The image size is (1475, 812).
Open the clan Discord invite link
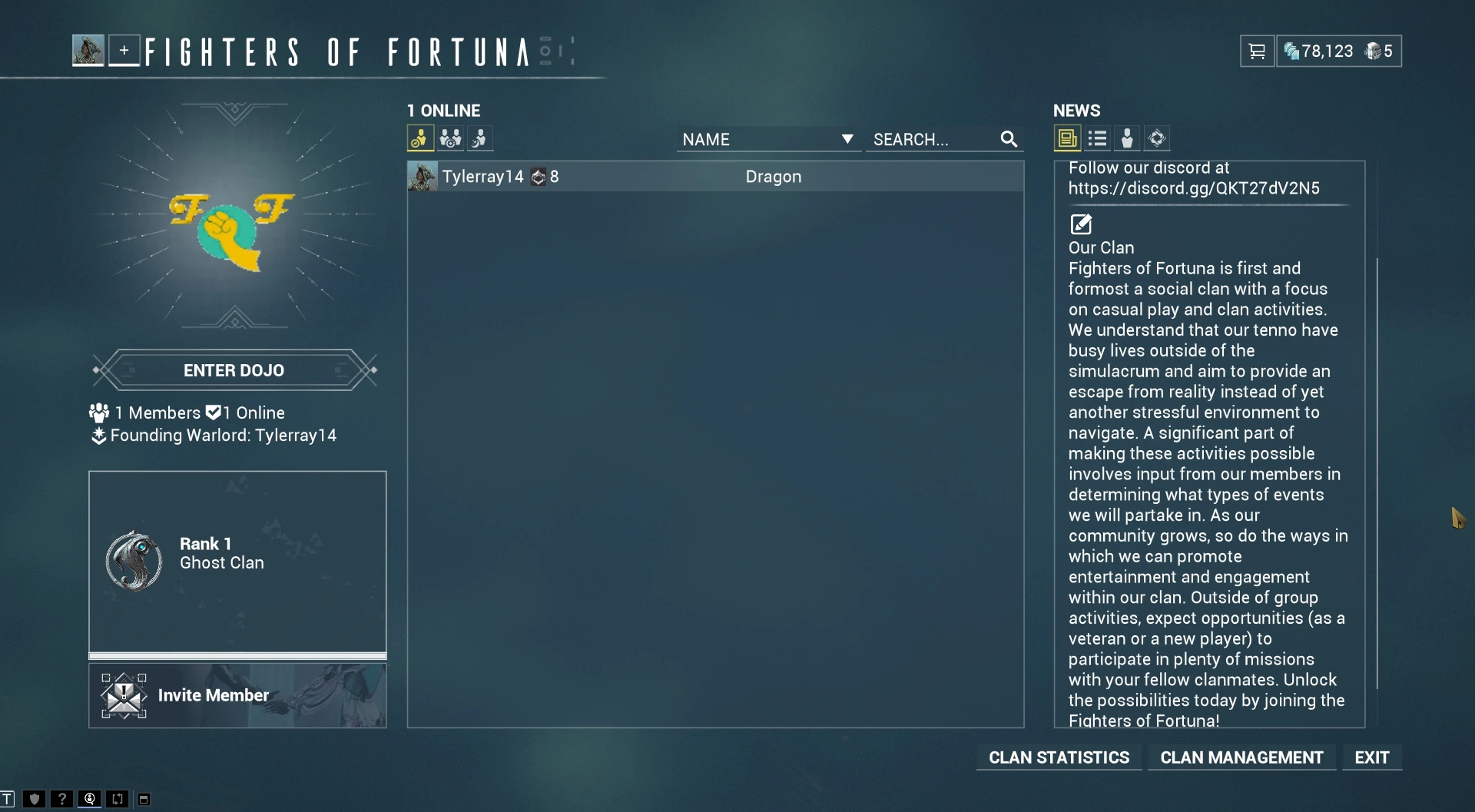1195,188
